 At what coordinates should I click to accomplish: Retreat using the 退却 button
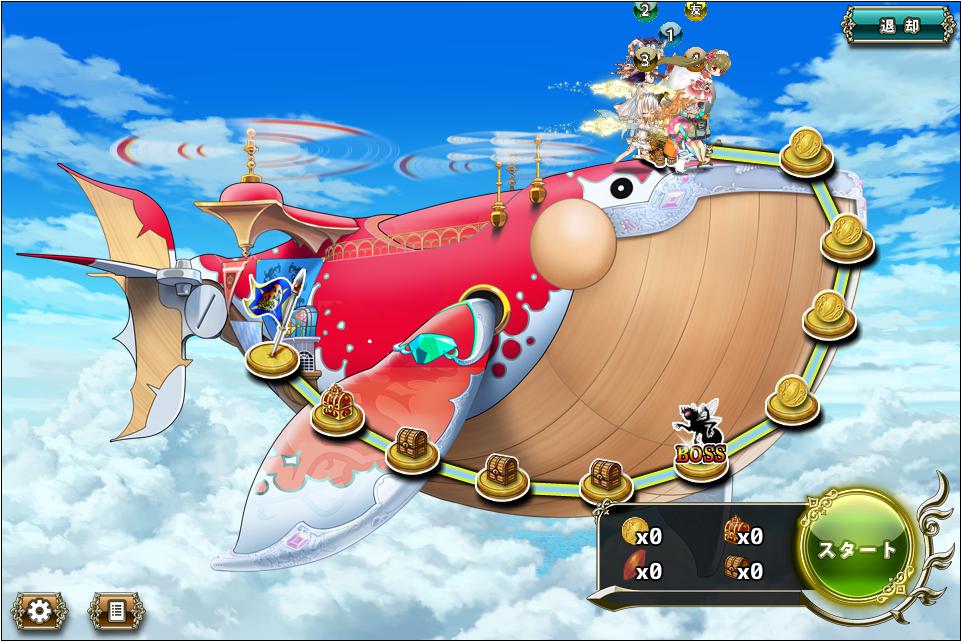(x=897, y=26)
